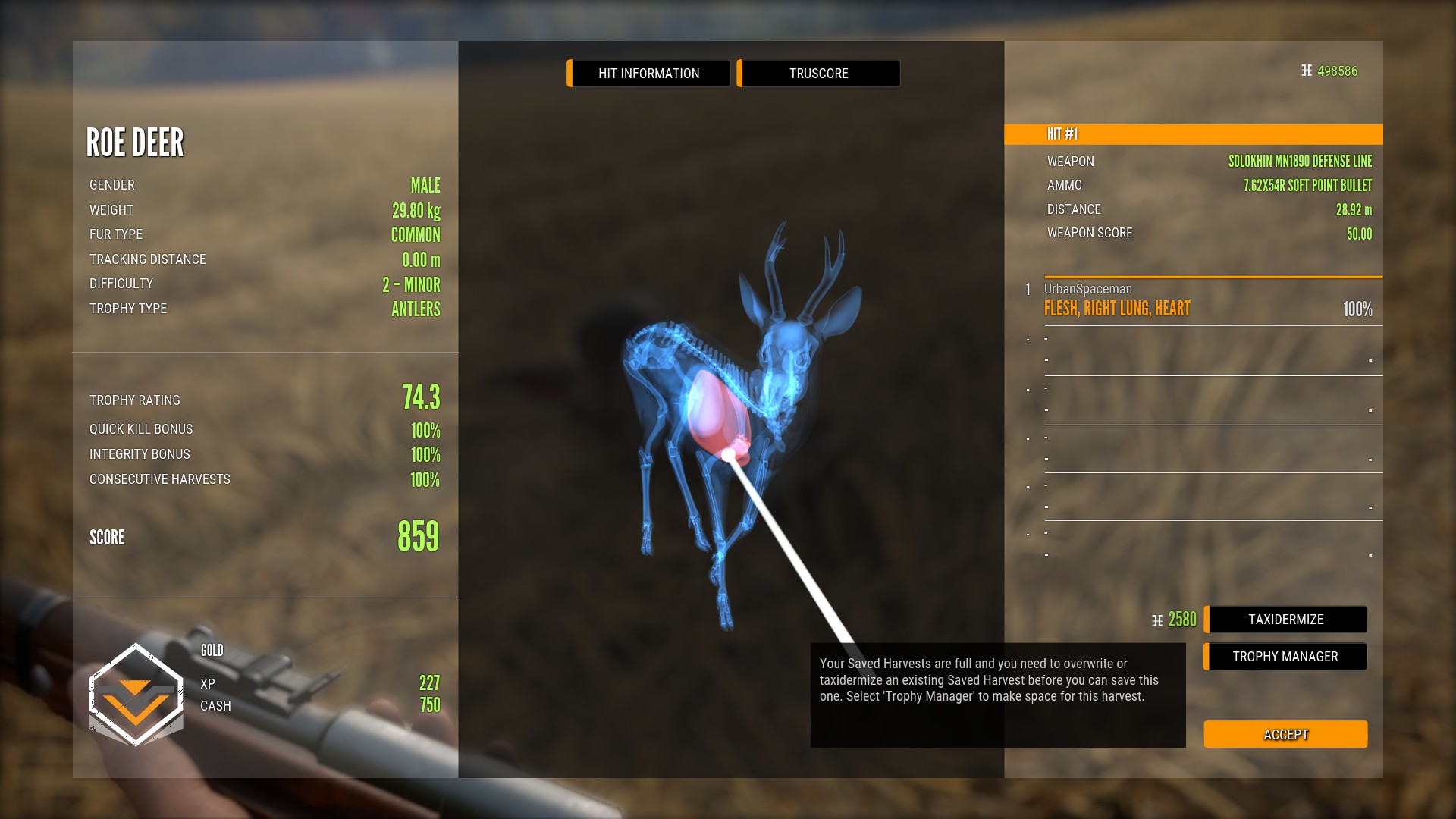This screenshot has width=1456, height=819.
Task: Open the TruScore tab
Action: (x=818, y=74)
